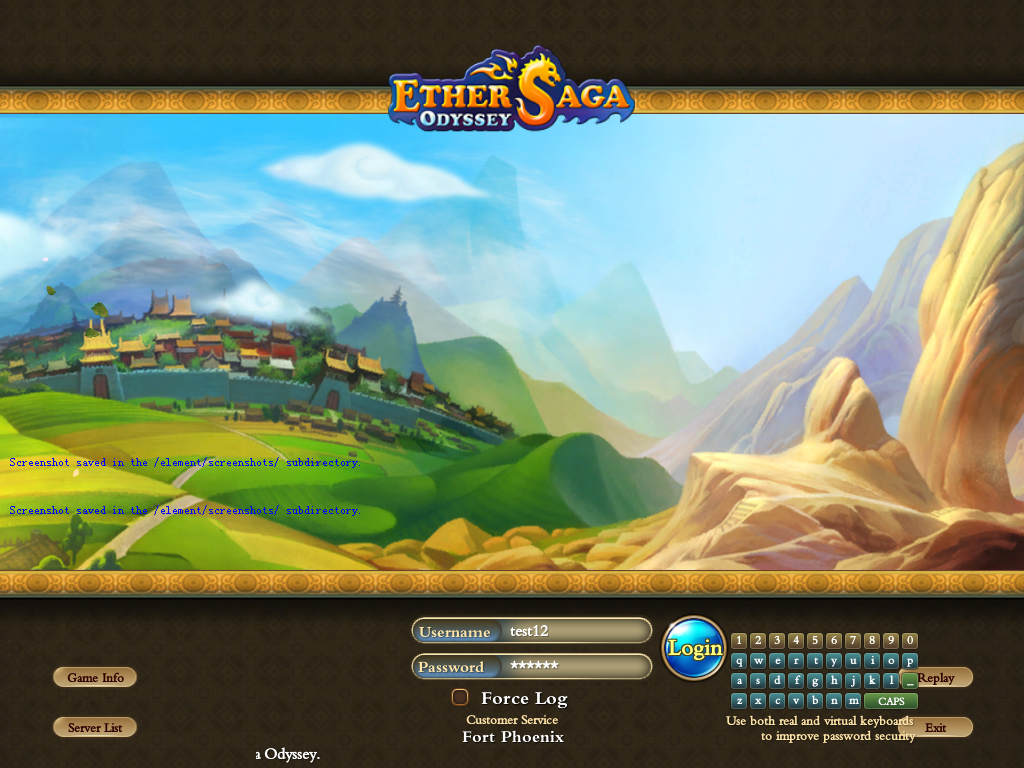This screenshot has width=1024, height=768.
Task: Open the Game Info panel
Action: pos(95,678)
